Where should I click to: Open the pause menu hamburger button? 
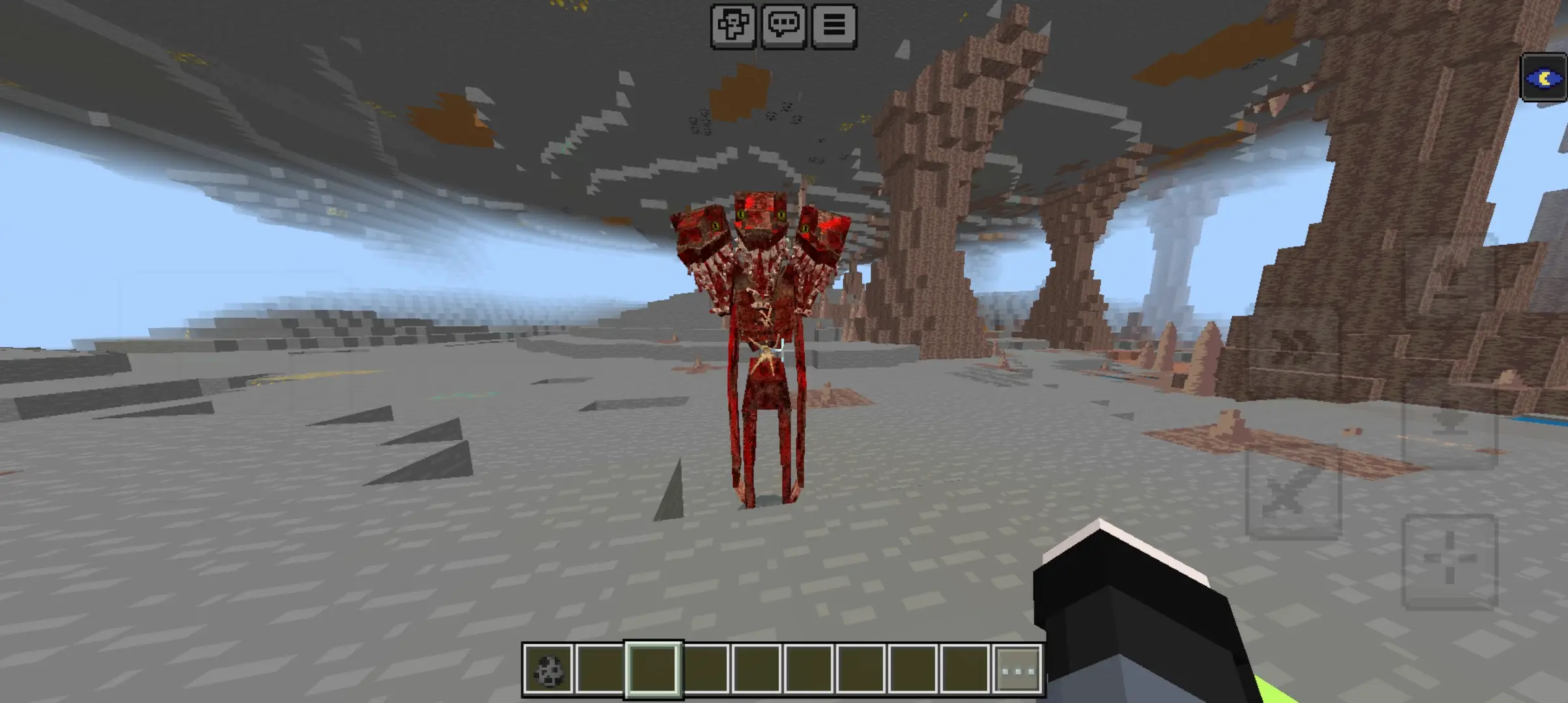point(834,26)
